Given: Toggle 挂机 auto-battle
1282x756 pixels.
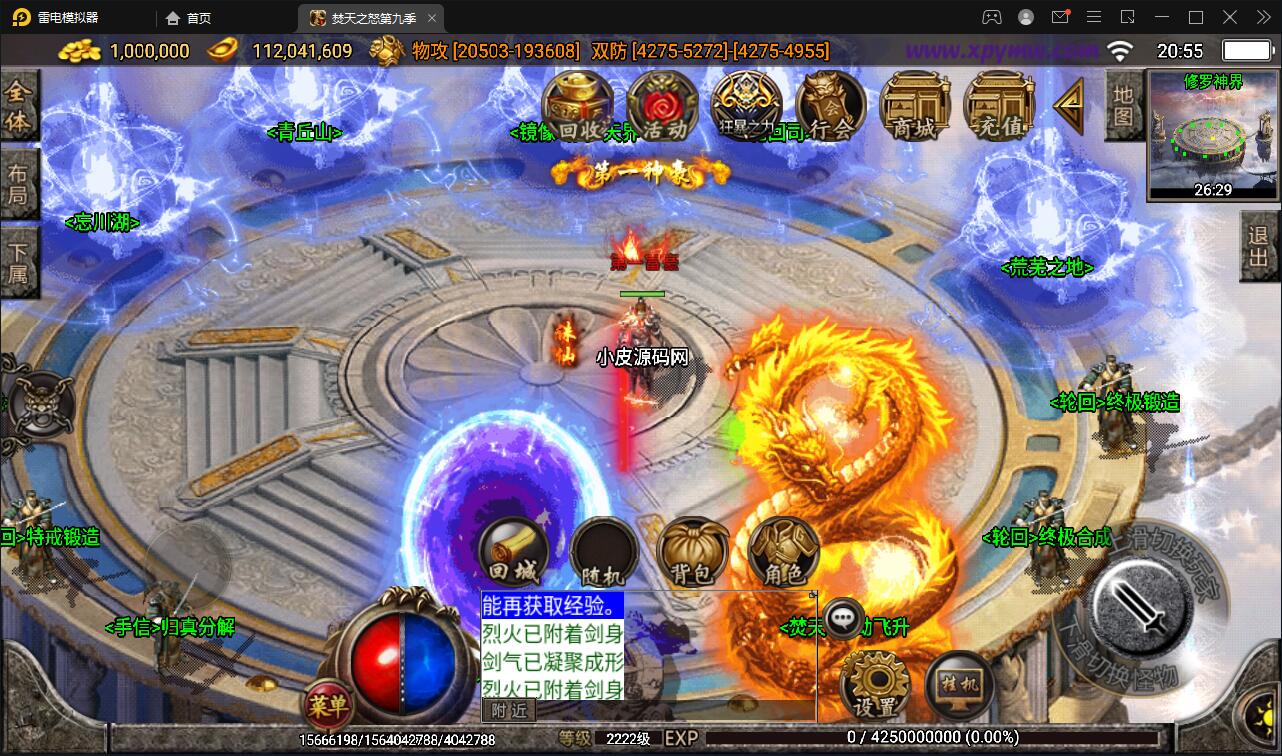Looking at the screenshot, I should point(958,686).
